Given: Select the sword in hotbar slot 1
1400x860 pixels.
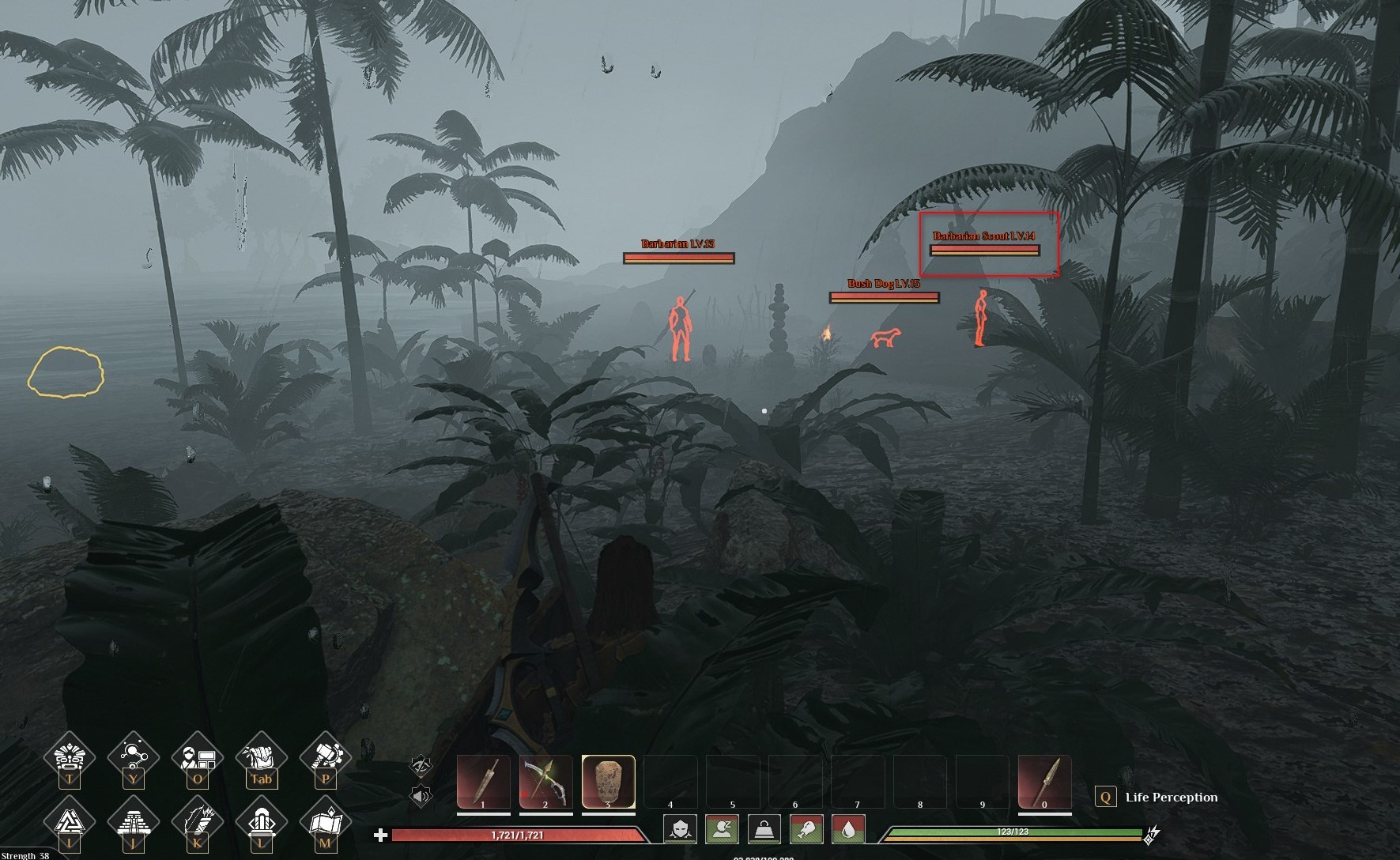Looking at the screenshot, I should point(483,782).
